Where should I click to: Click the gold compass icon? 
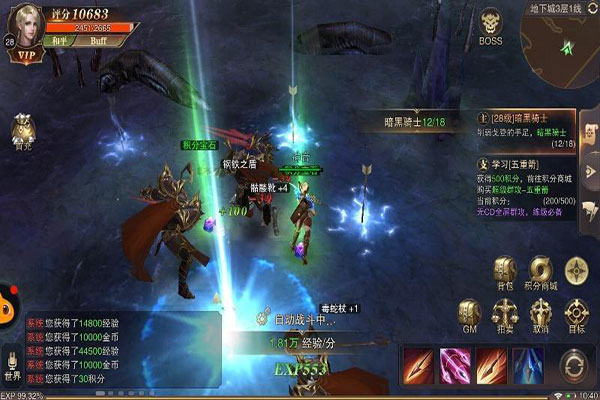[x=577, y=270]
